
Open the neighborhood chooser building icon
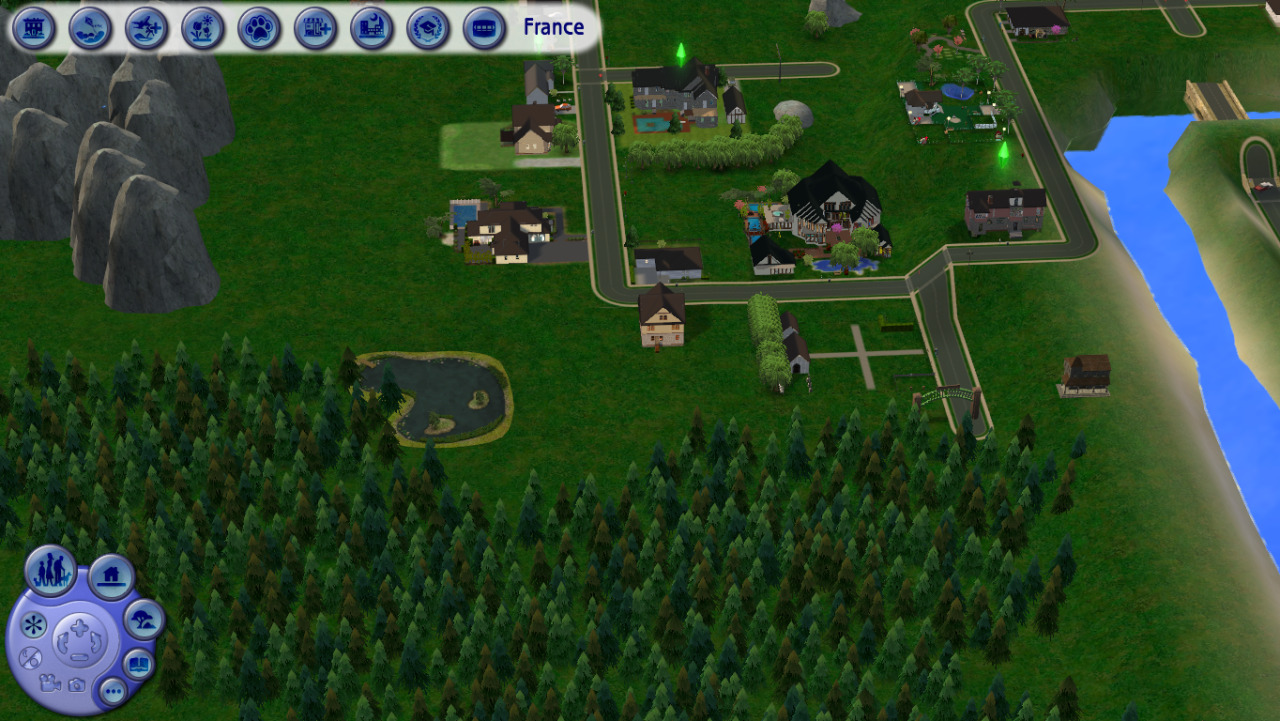pyautogui.click(x=34, y=28)
